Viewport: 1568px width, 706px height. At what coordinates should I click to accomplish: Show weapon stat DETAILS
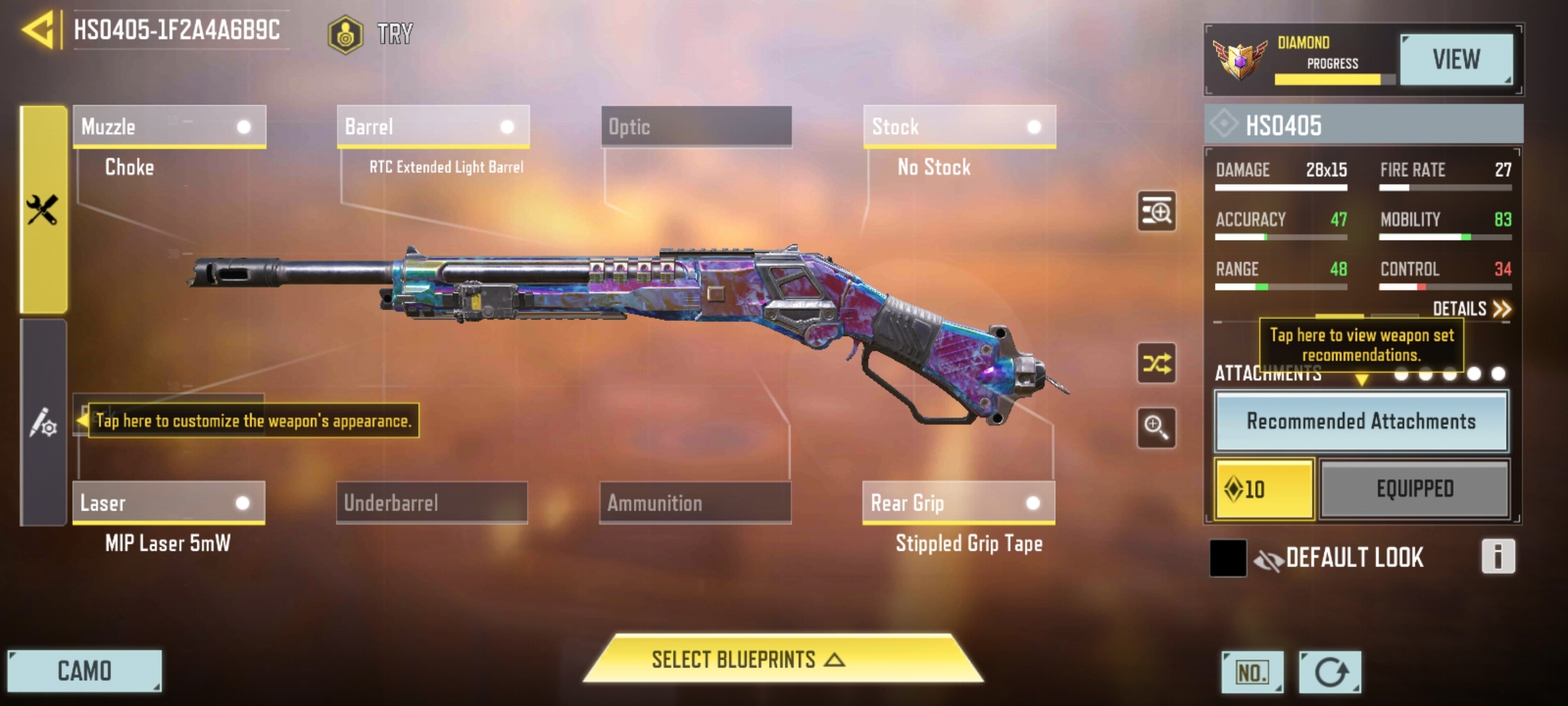pyautogui.click(x=1471, y=309)
